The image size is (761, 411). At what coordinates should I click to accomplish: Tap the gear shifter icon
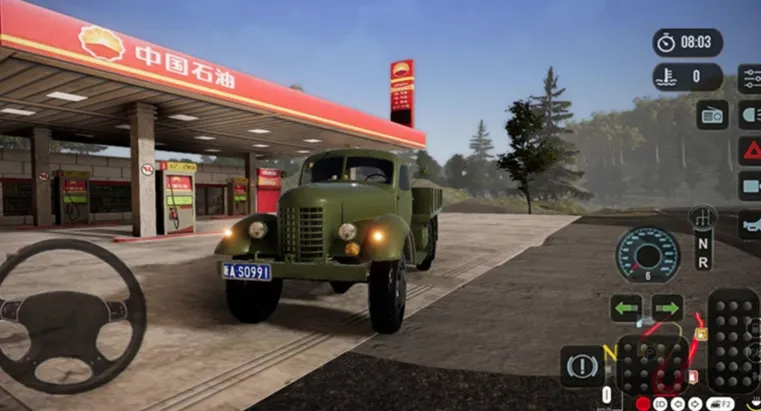click(x=703, y=217)
